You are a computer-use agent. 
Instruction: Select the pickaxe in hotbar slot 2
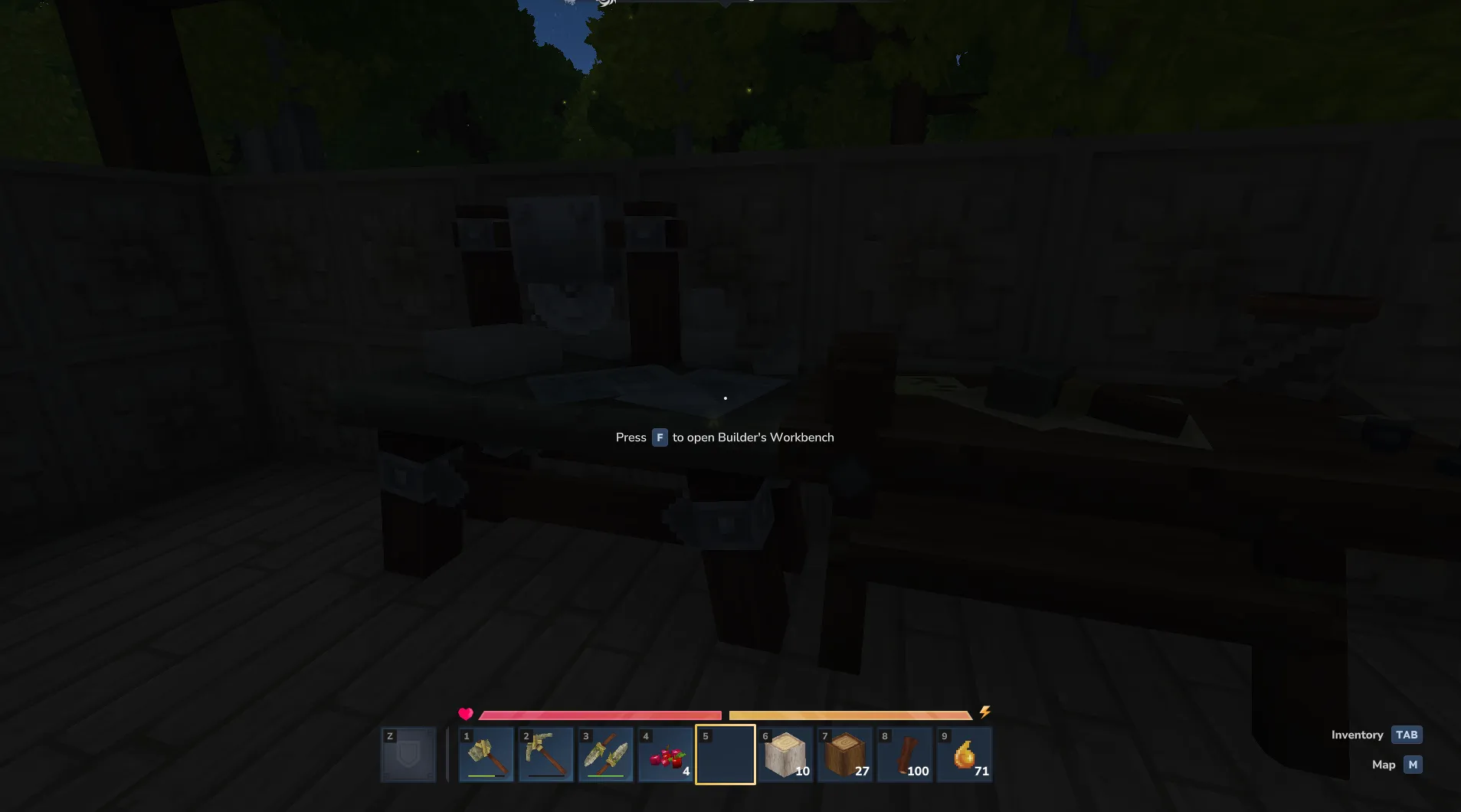point(545,754)
